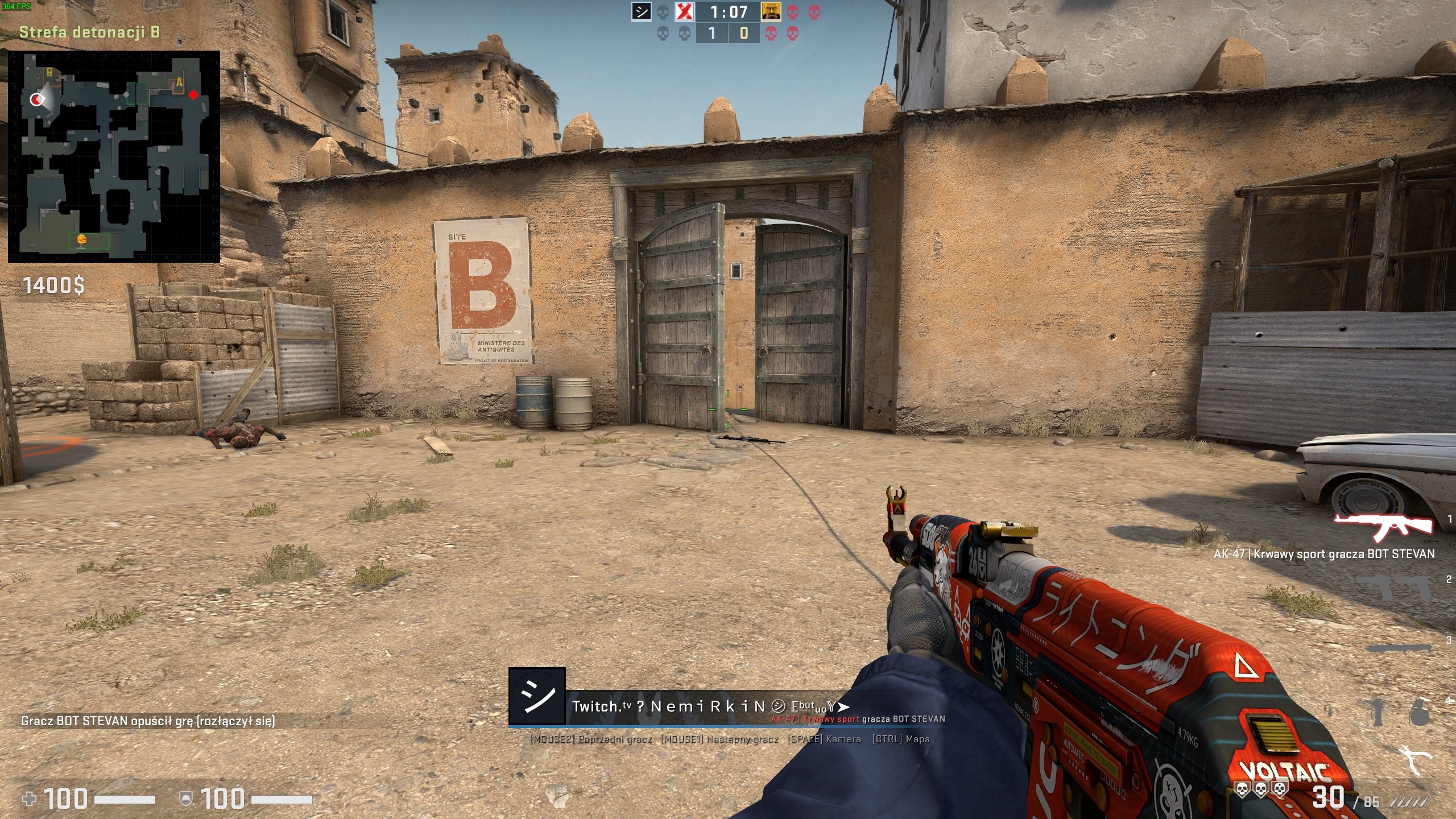The image size is (1456, 819).
Task: Click the yellow bearded-man player avatar
Action: [x=771, y=12]
